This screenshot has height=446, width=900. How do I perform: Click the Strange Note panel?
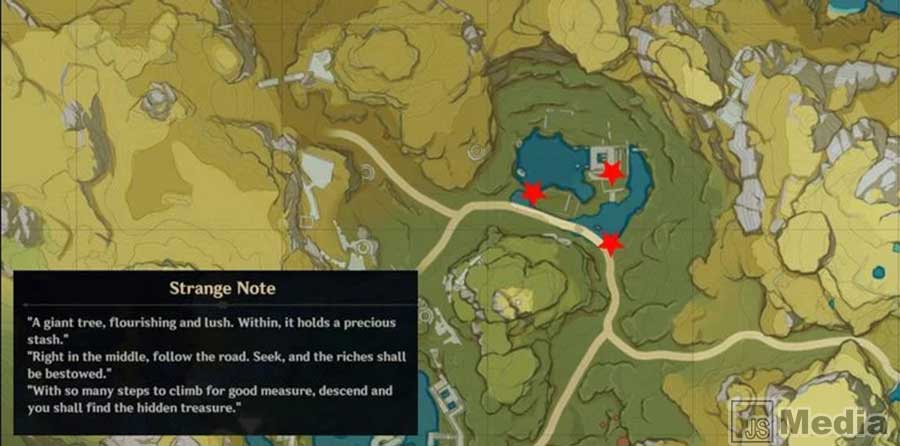point(215,352)
